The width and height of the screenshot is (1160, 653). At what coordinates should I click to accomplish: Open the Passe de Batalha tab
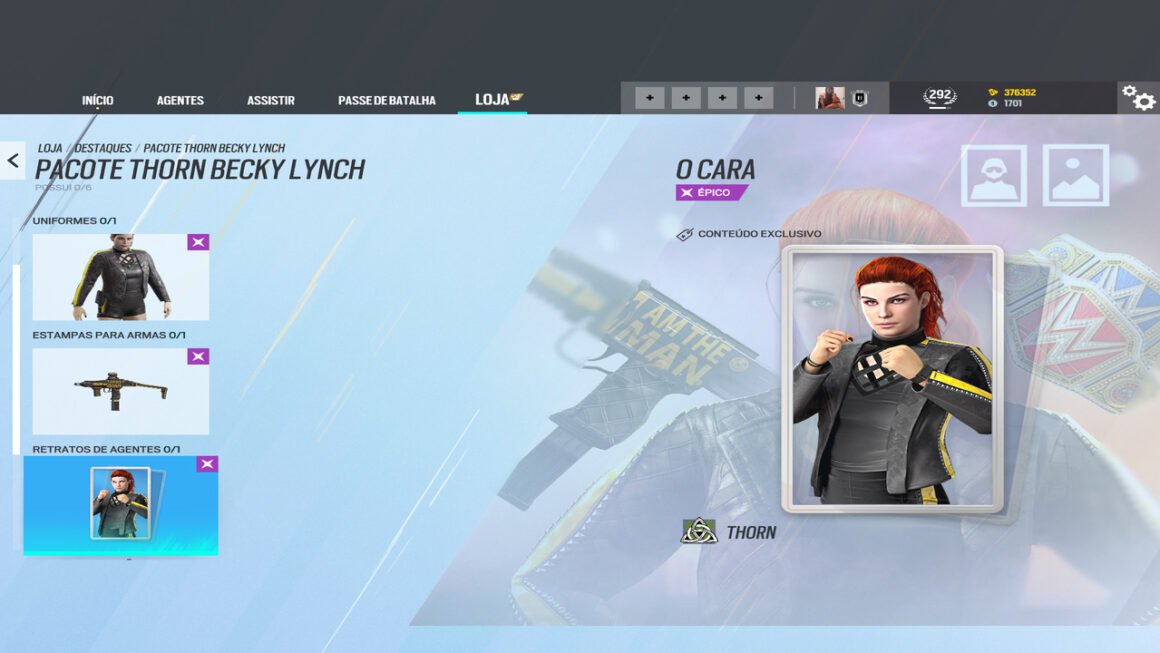(387, 100)
